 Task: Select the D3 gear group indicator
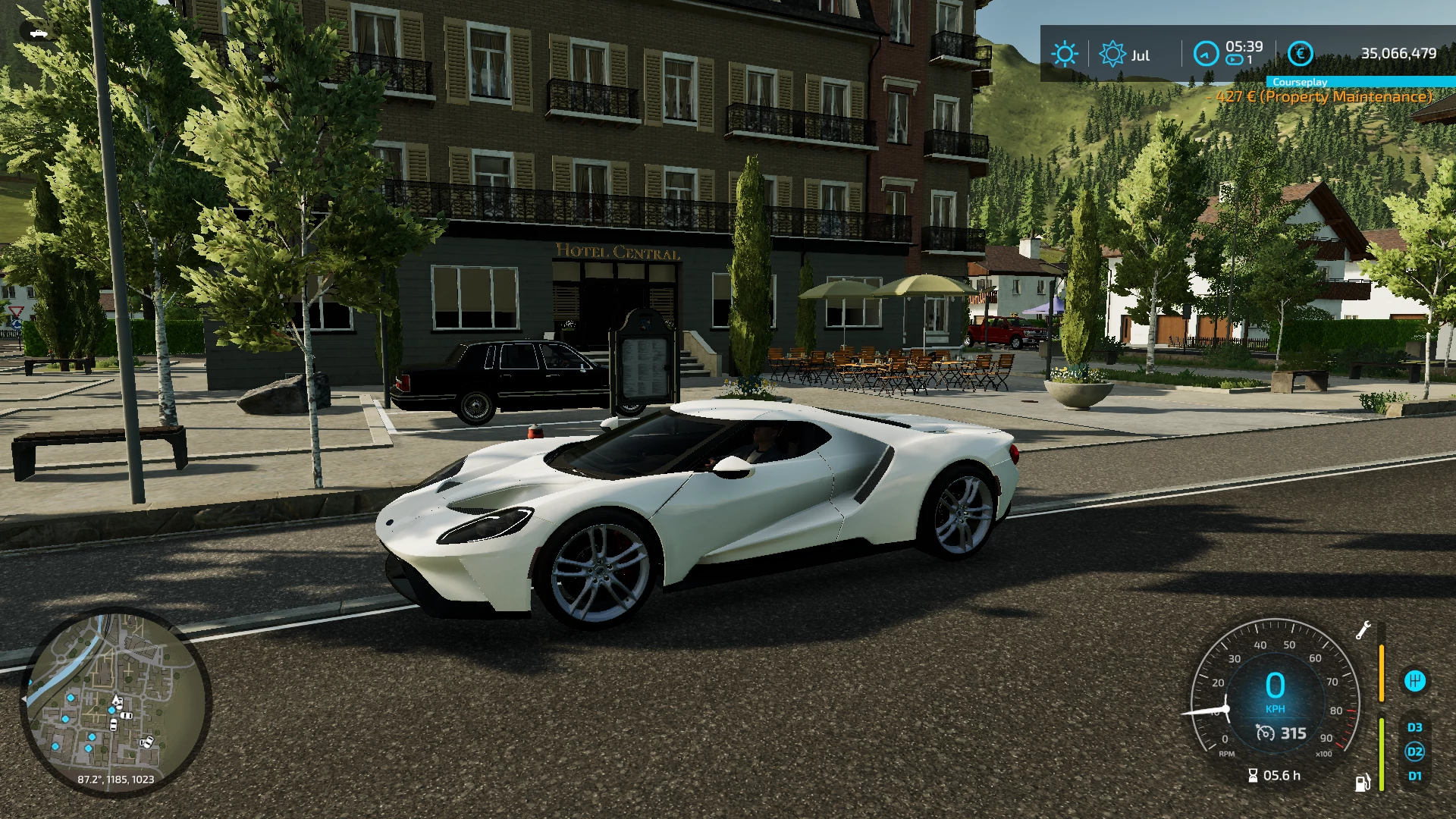point(1414,727)
